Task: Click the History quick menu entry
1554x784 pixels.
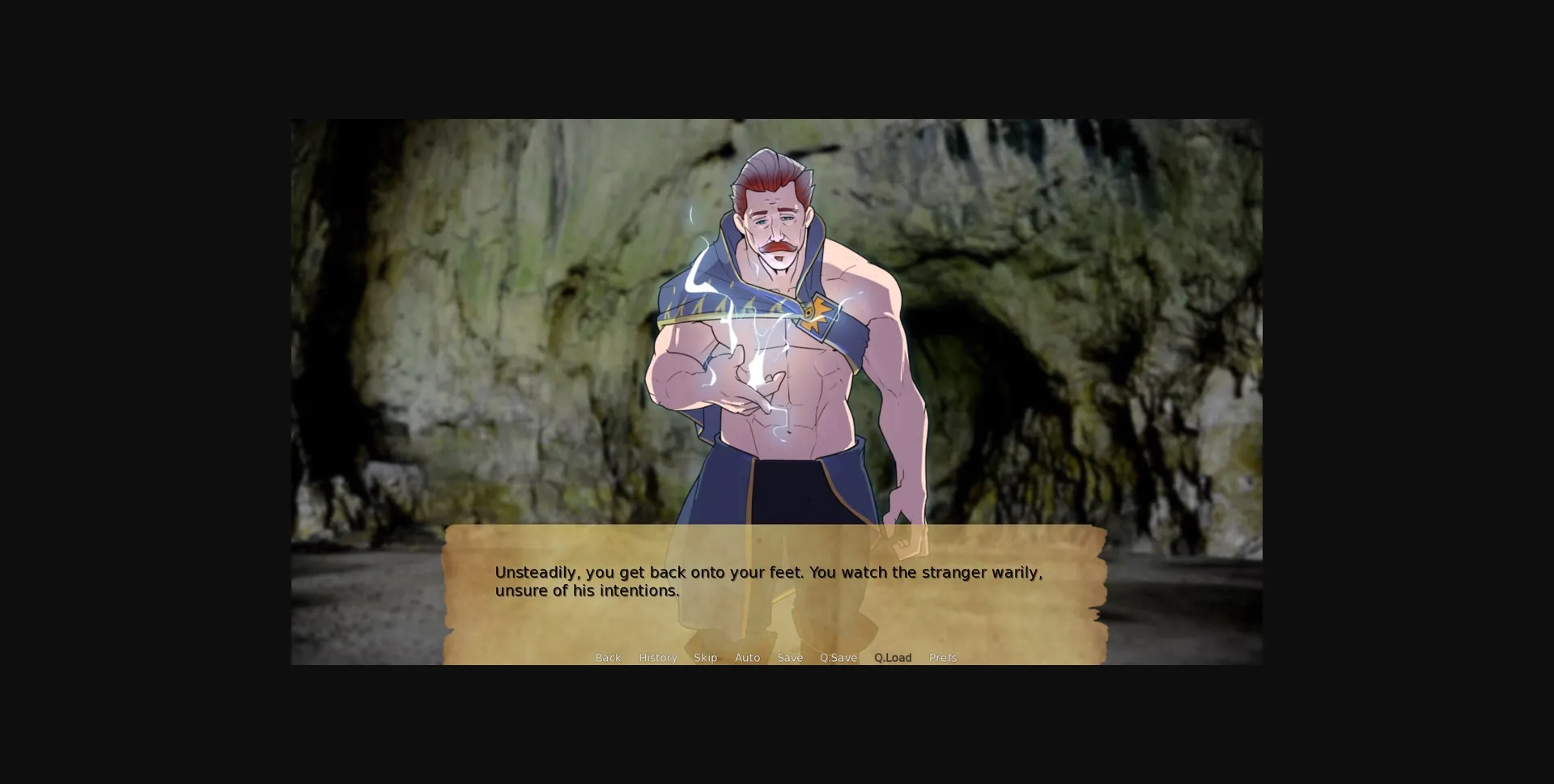Action: pyautogui.click(x=658, y=658)
